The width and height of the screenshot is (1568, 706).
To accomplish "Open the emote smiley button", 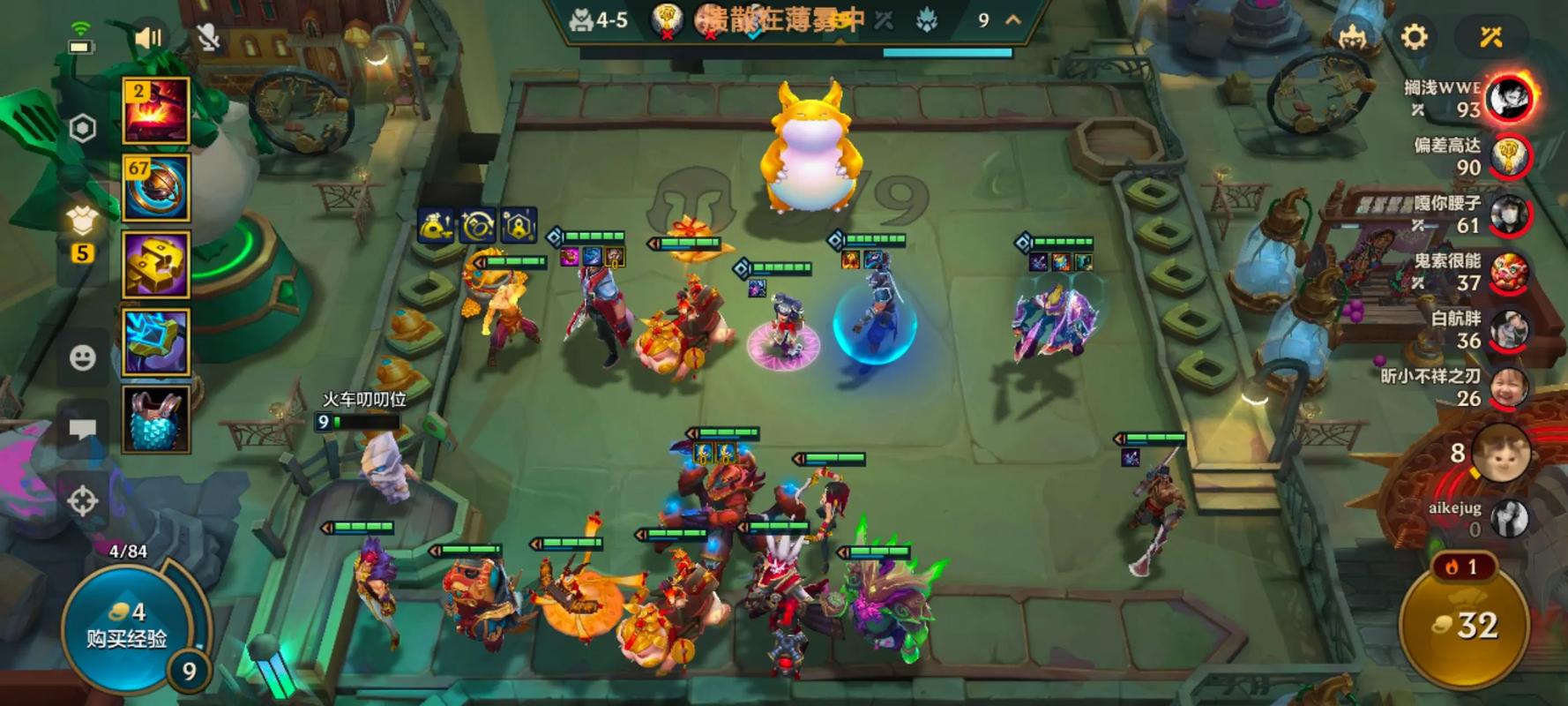I will tap(83, 357).
